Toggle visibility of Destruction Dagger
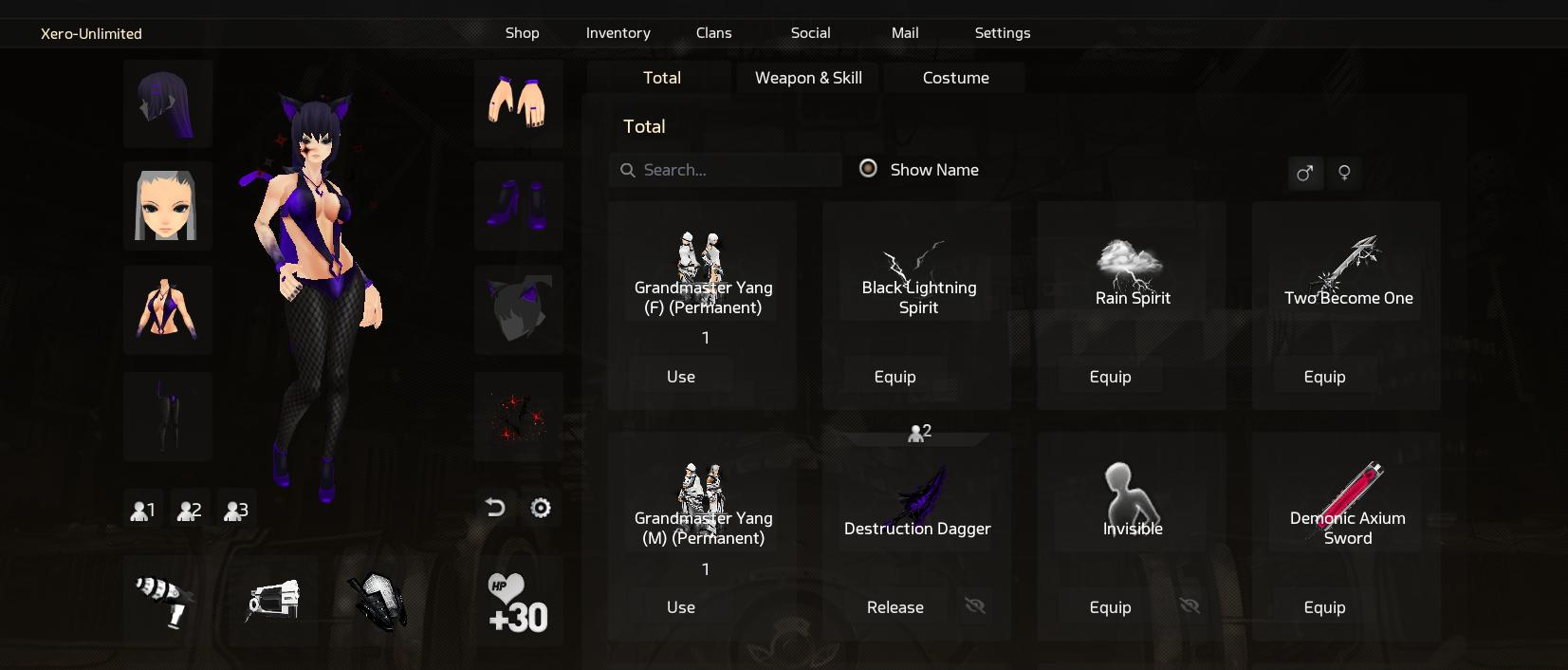1568x670 pixels. click(x=975, y=606)
